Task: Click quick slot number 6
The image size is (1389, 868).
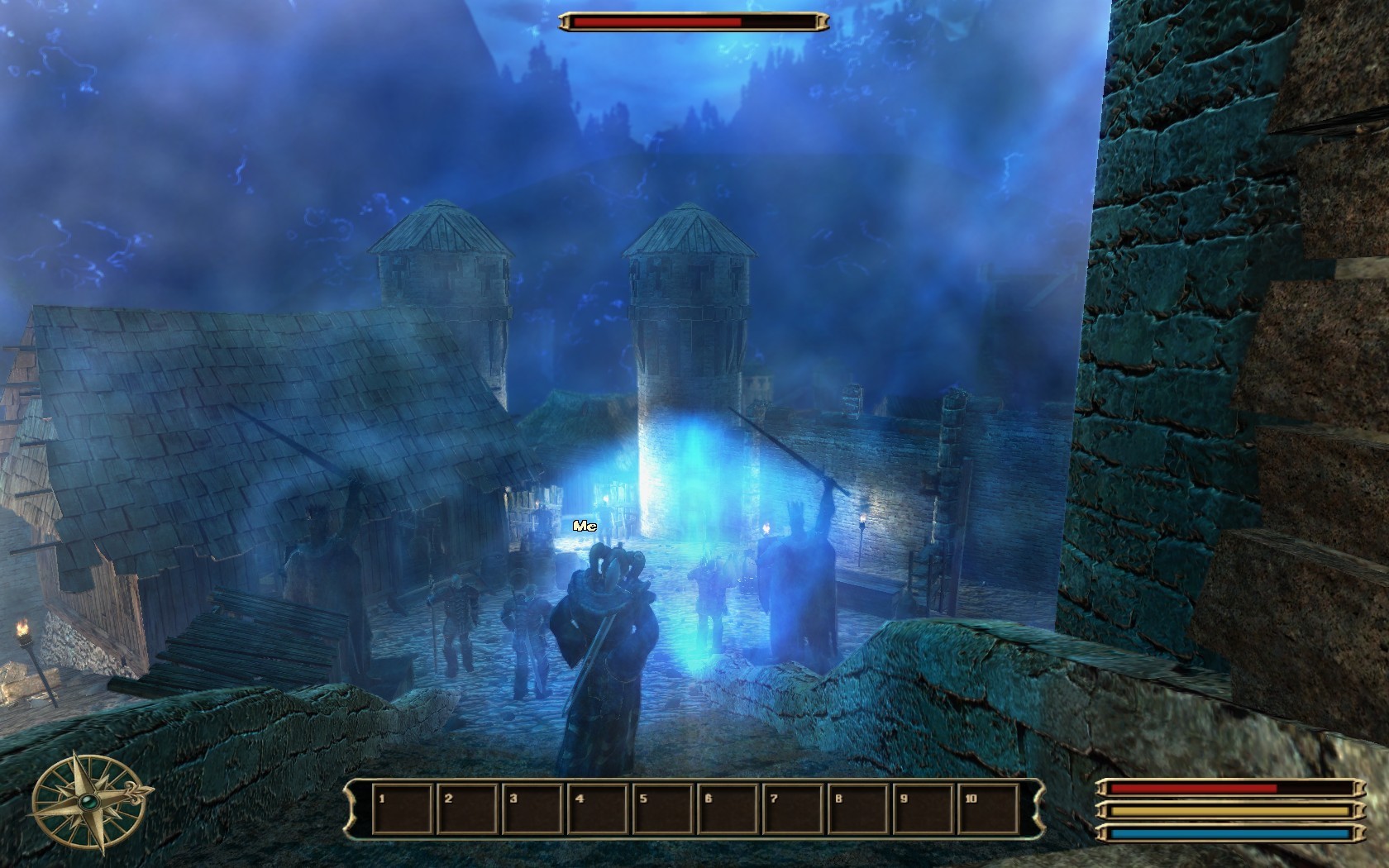Action: point(728,808)
